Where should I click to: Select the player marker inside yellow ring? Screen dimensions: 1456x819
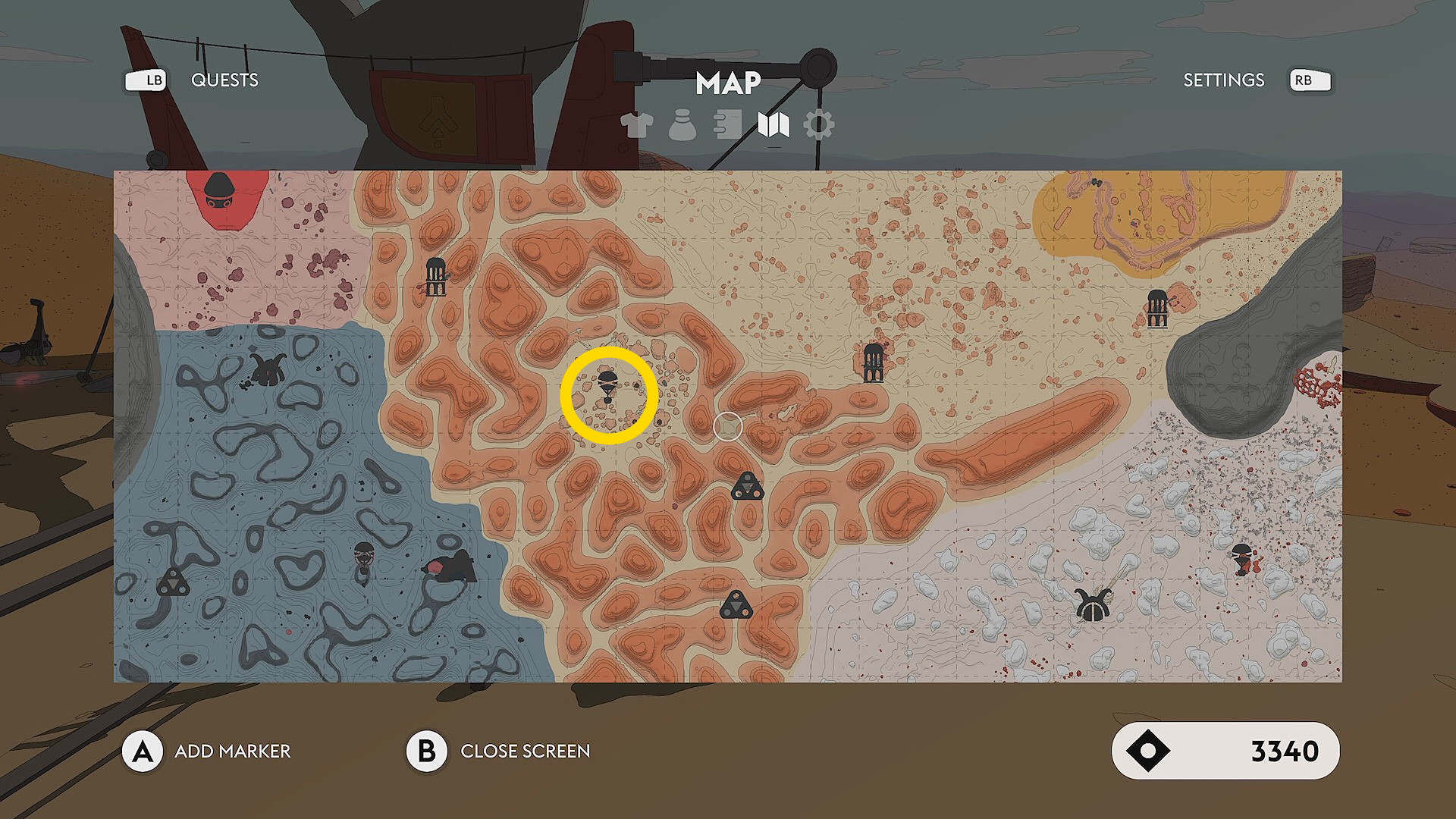[607, 387]
